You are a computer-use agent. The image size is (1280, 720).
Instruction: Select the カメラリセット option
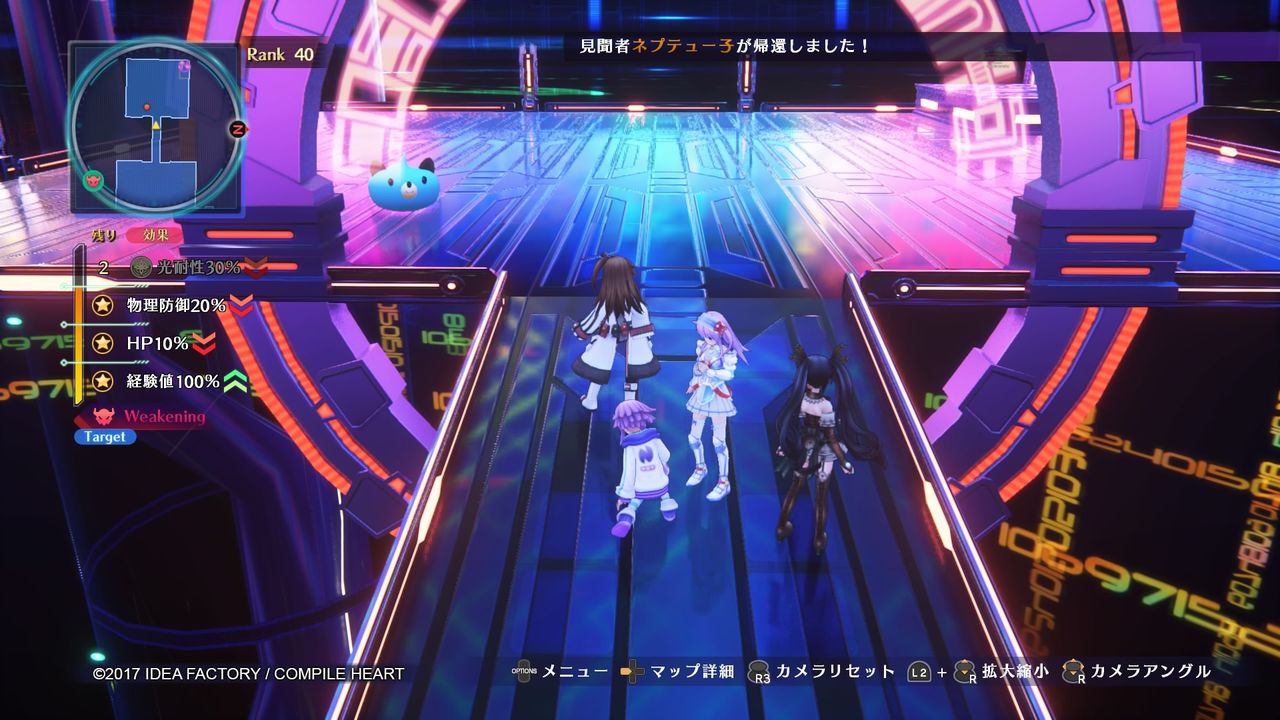pos(834,672)
